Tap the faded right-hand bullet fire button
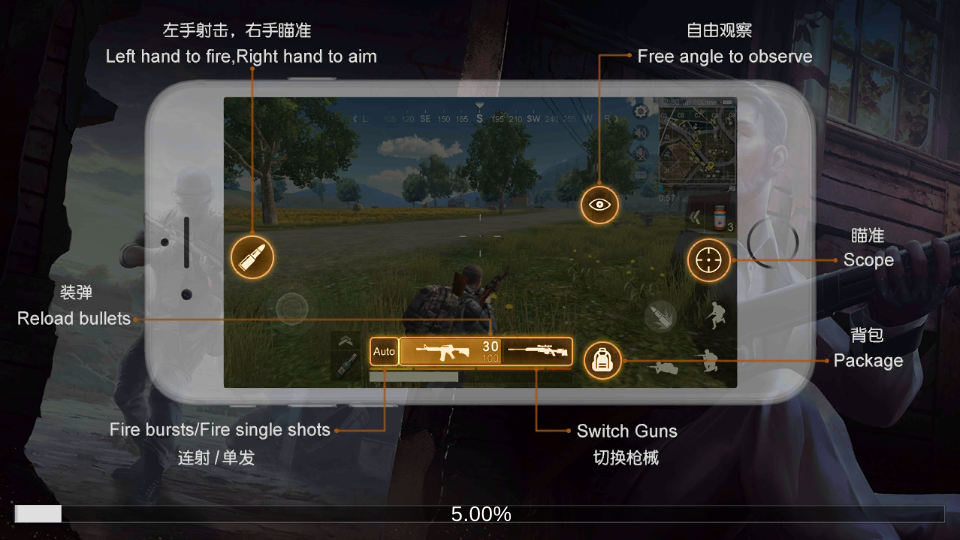The width and height of the screenshot is (960, 540). [661, 317]
